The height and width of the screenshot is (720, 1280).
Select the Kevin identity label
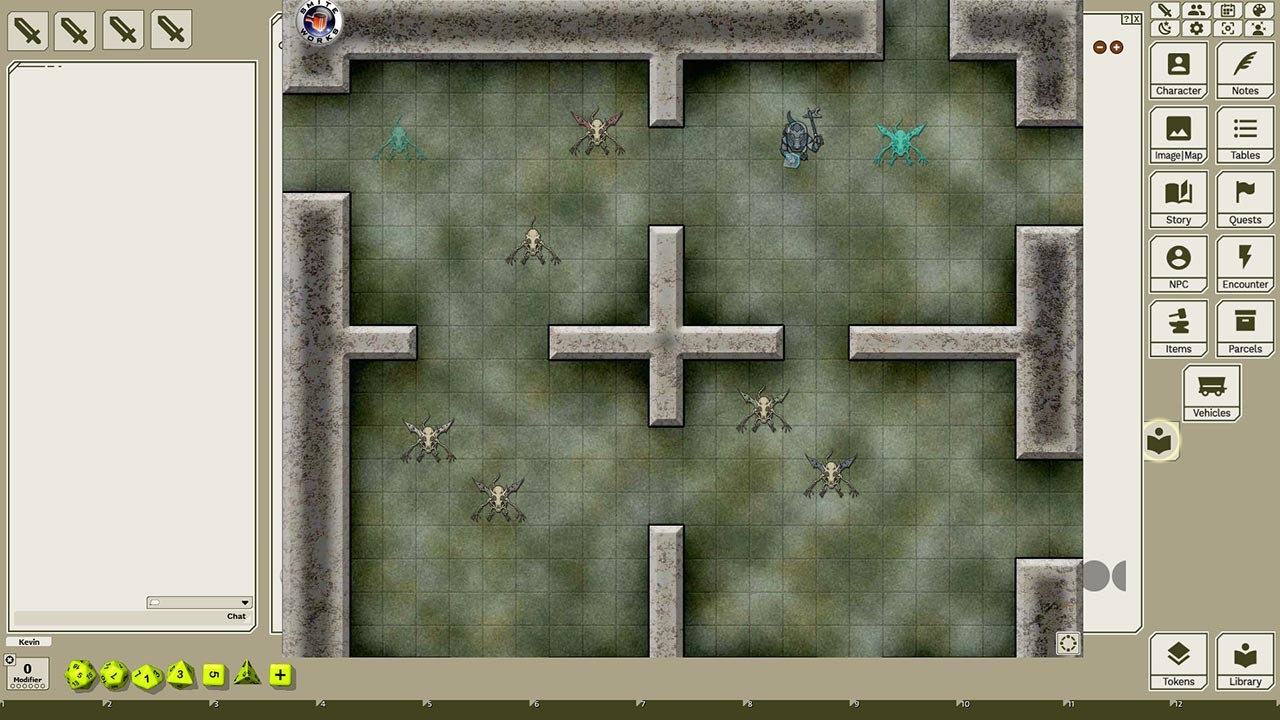tap(28, 641)
